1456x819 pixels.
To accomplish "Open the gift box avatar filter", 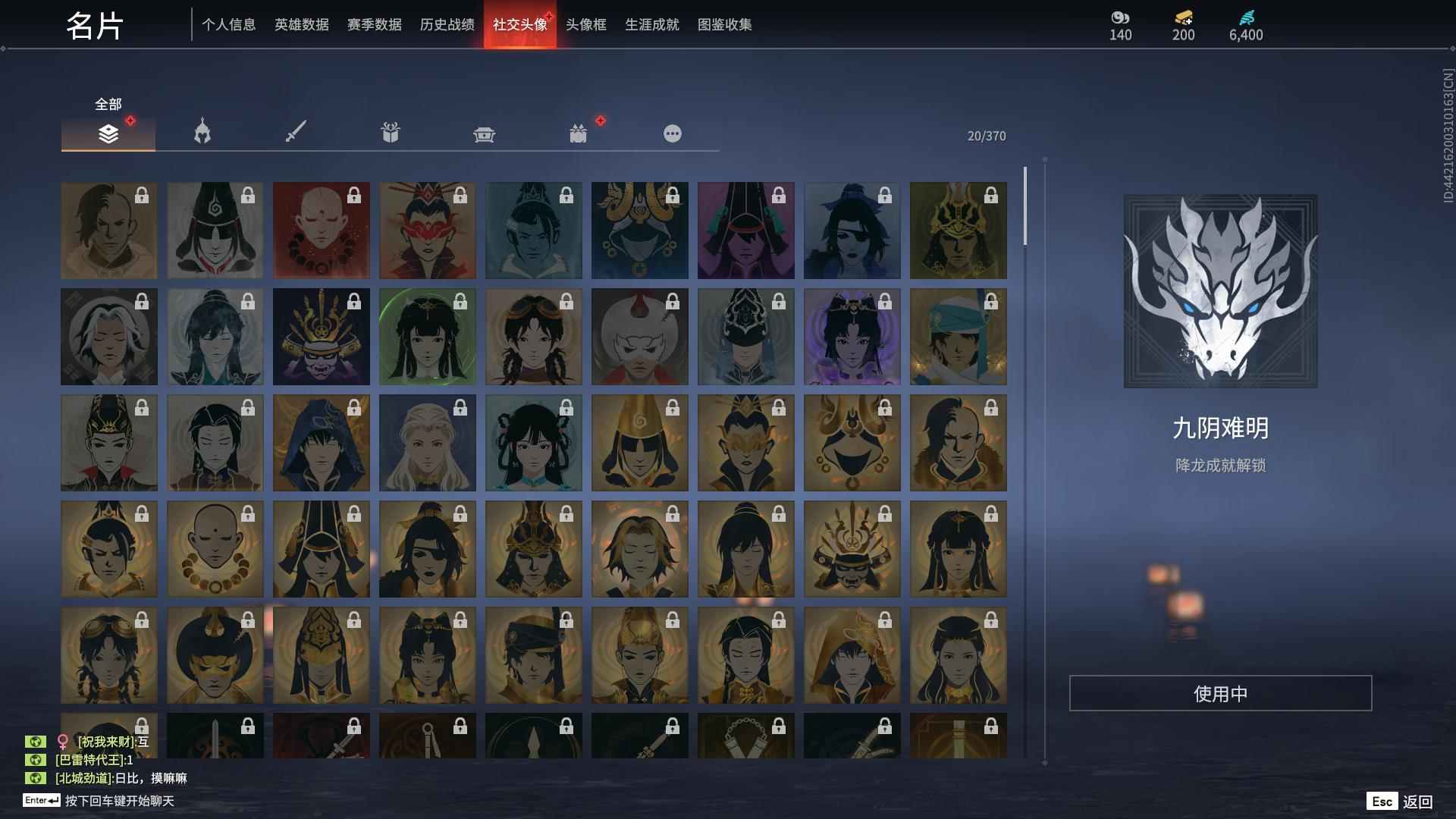I will (x=390, y=133).
